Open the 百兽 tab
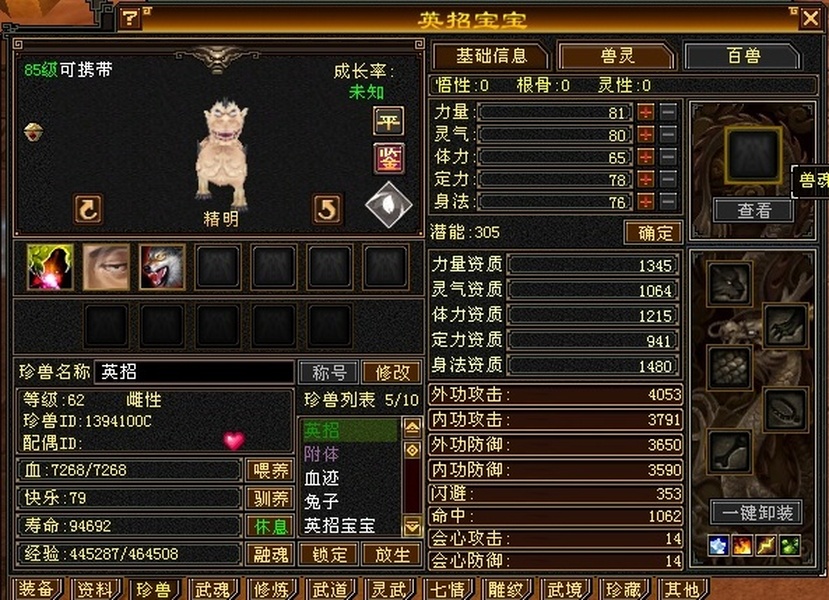 (x=742, y=56)
